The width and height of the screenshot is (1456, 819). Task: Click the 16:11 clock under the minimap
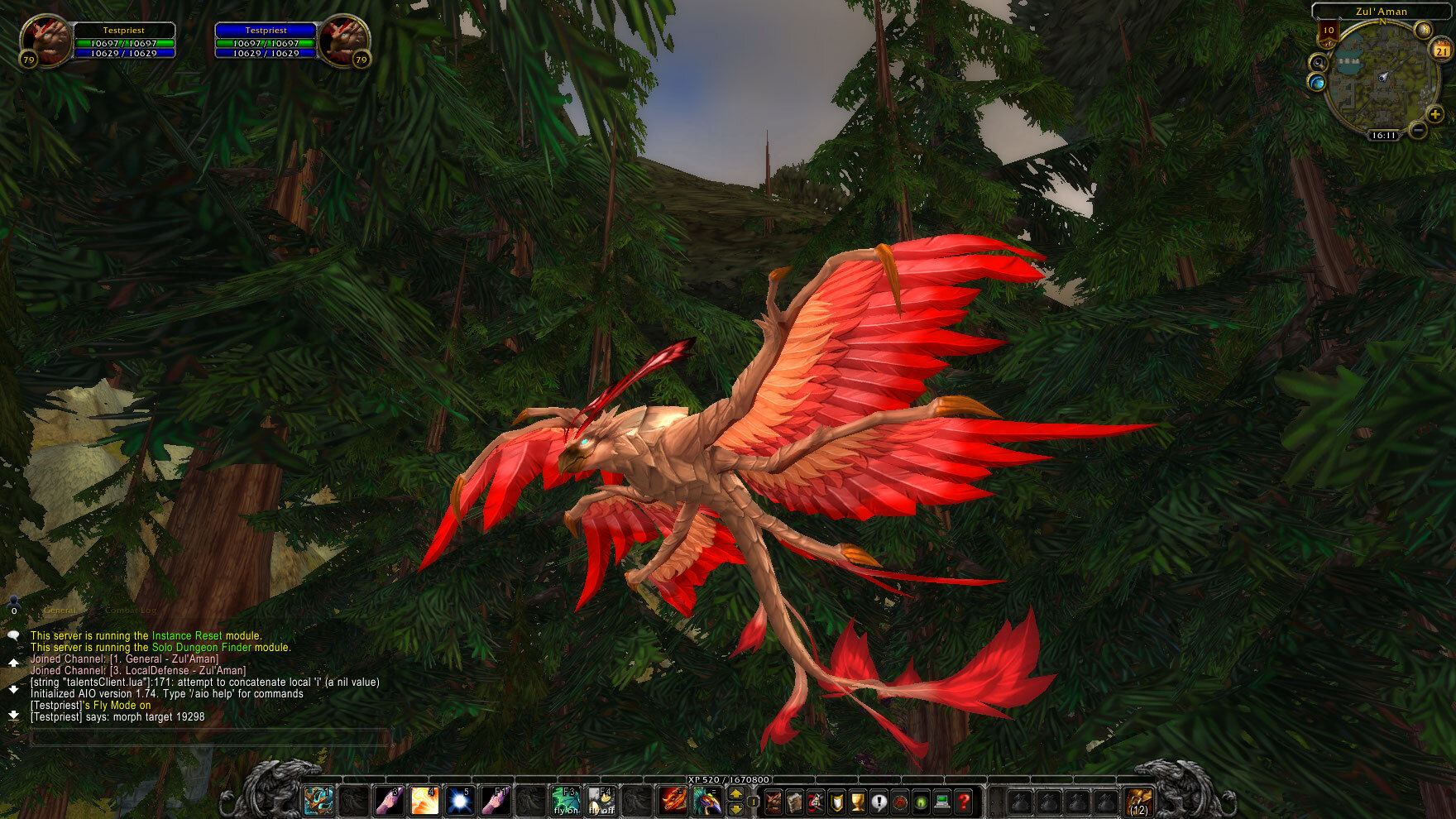(1383, 135)
